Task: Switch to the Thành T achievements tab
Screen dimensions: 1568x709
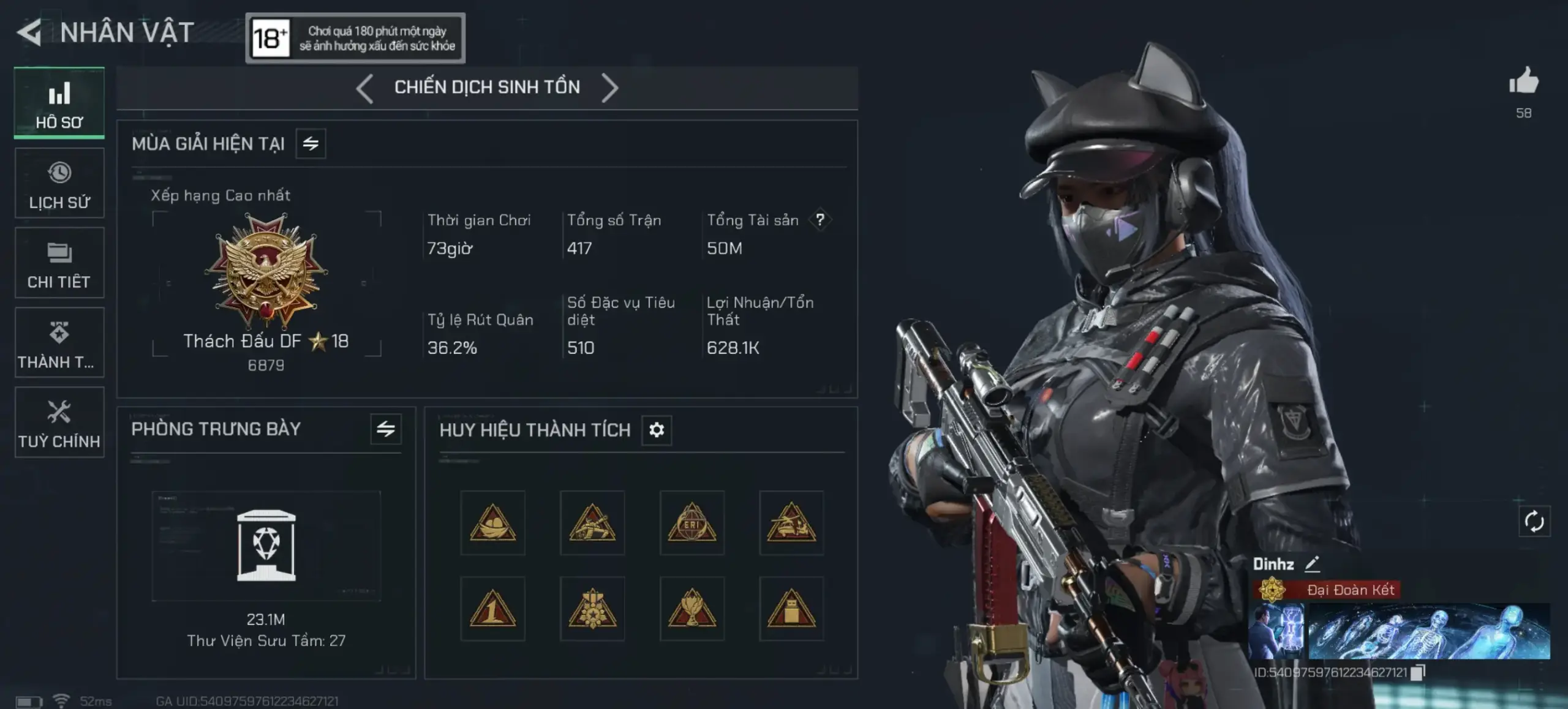Action: 59,343
